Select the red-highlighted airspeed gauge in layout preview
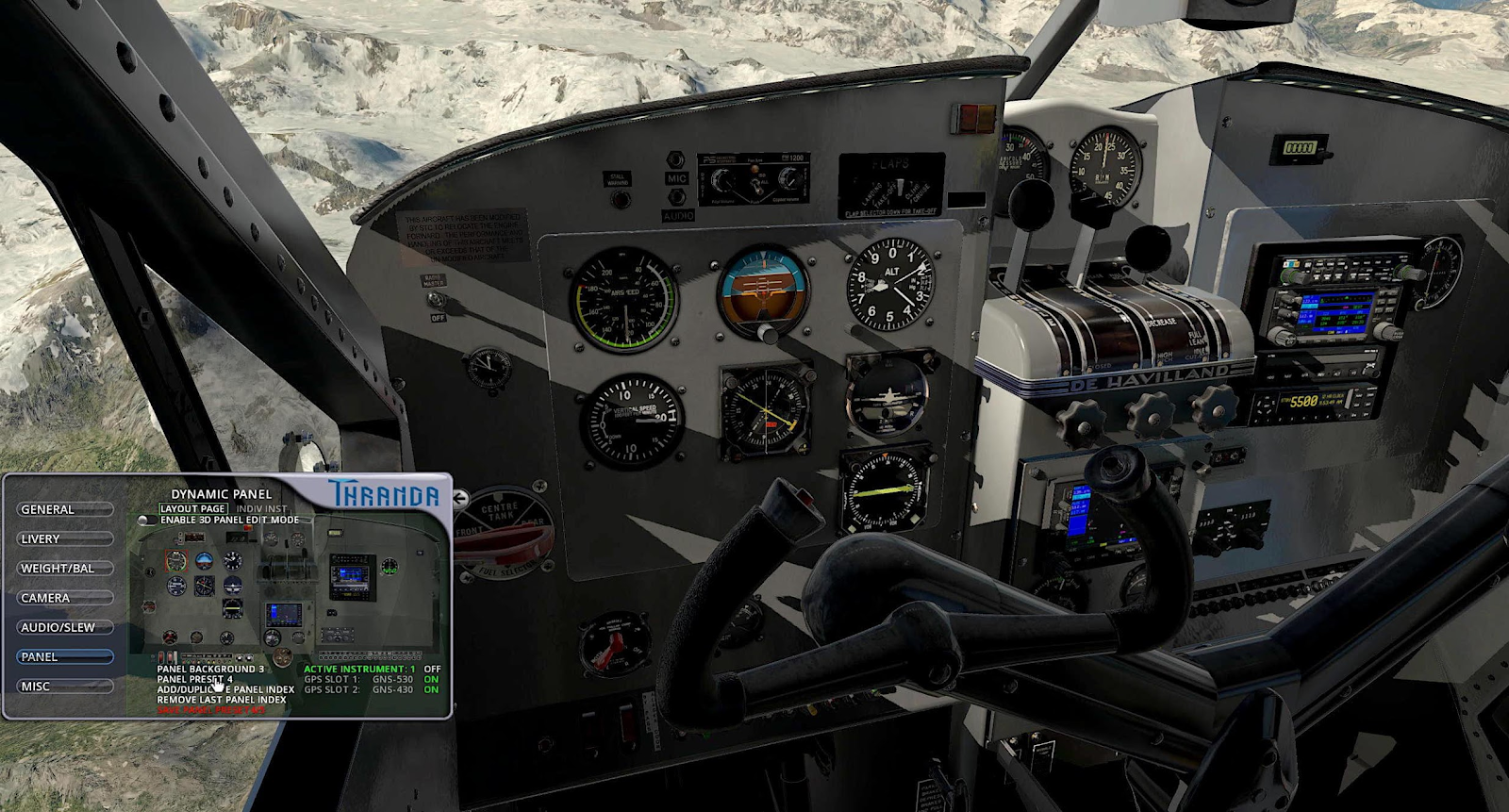This screenshot has width=1509, height=812. (176, 562)
